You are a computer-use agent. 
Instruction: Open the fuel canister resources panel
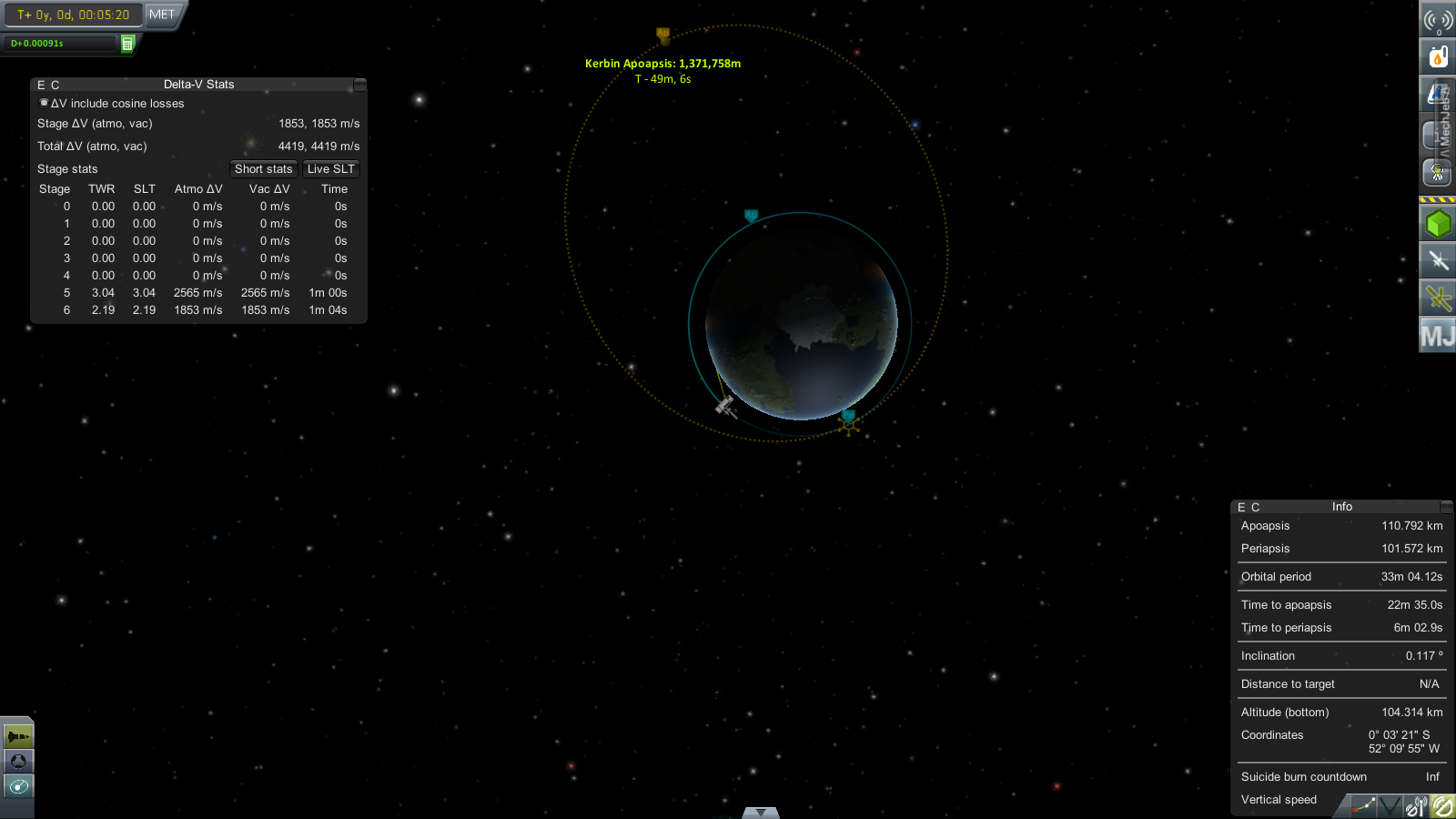(1438, 57)
